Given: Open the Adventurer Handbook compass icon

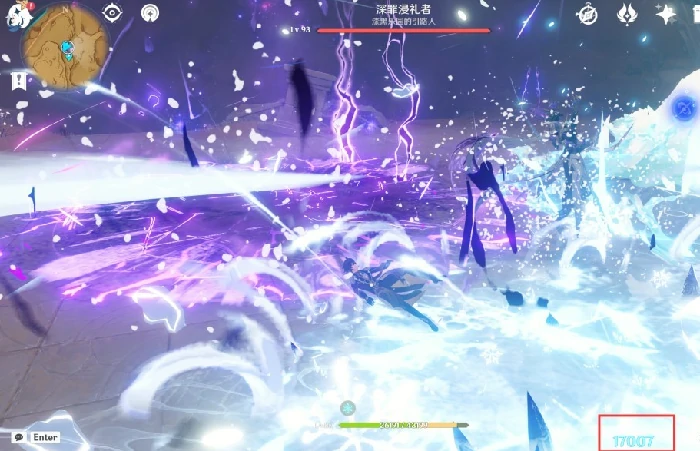Looking at the screenshot, I should [x=589, y=14].
